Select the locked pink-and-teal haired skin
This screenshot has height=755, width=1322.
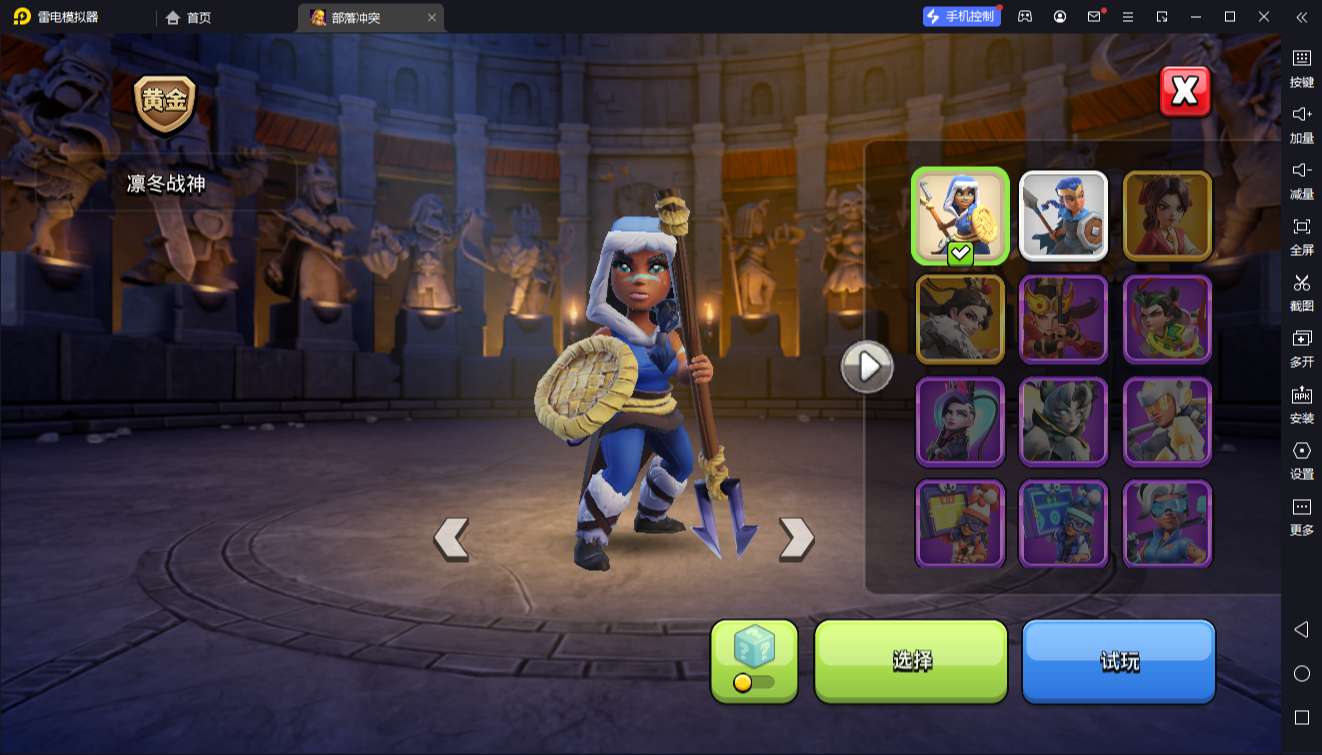(960, 422)
